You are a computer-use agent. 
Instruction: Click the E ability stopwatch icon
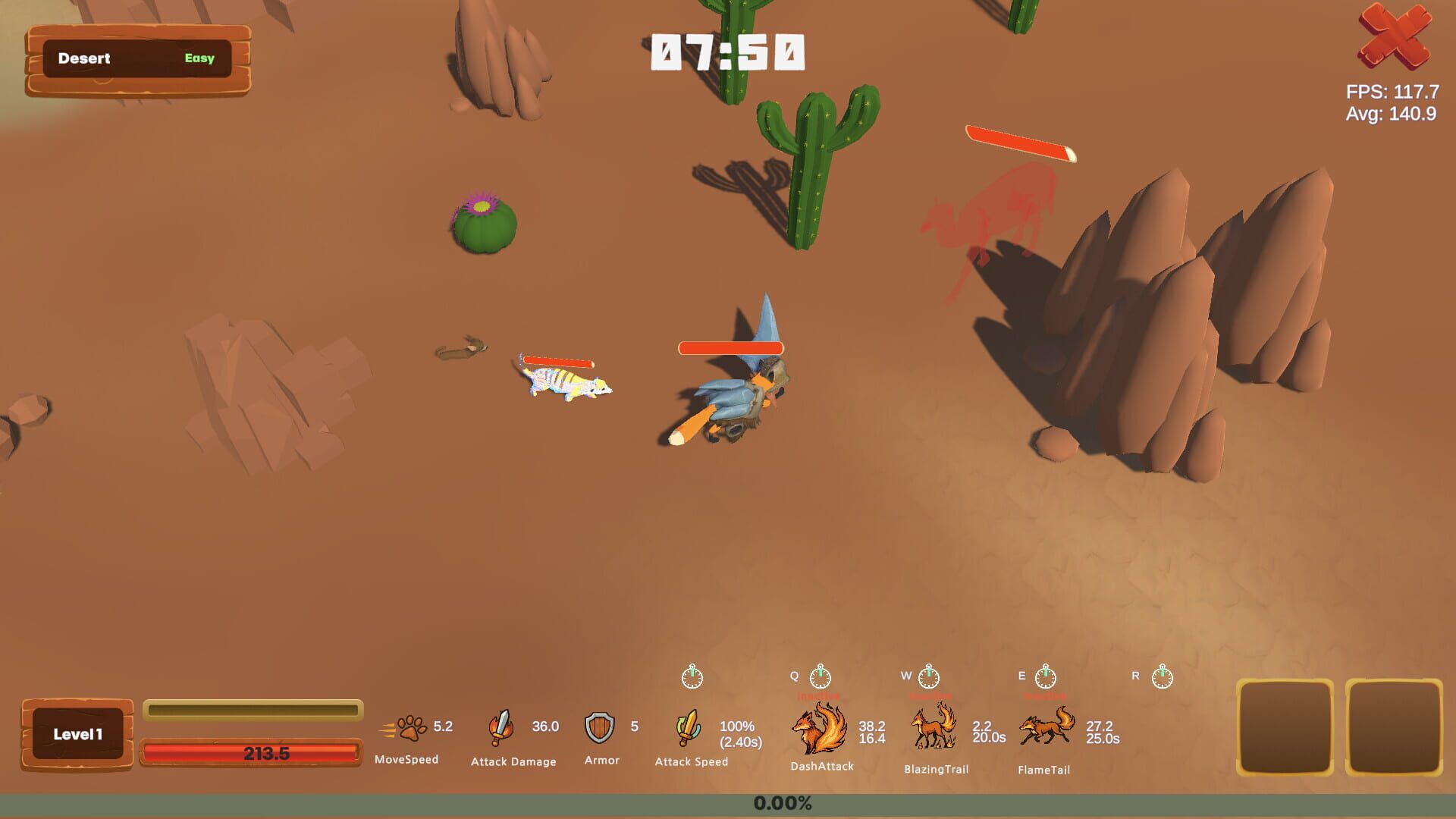[x=1047, y=675]
